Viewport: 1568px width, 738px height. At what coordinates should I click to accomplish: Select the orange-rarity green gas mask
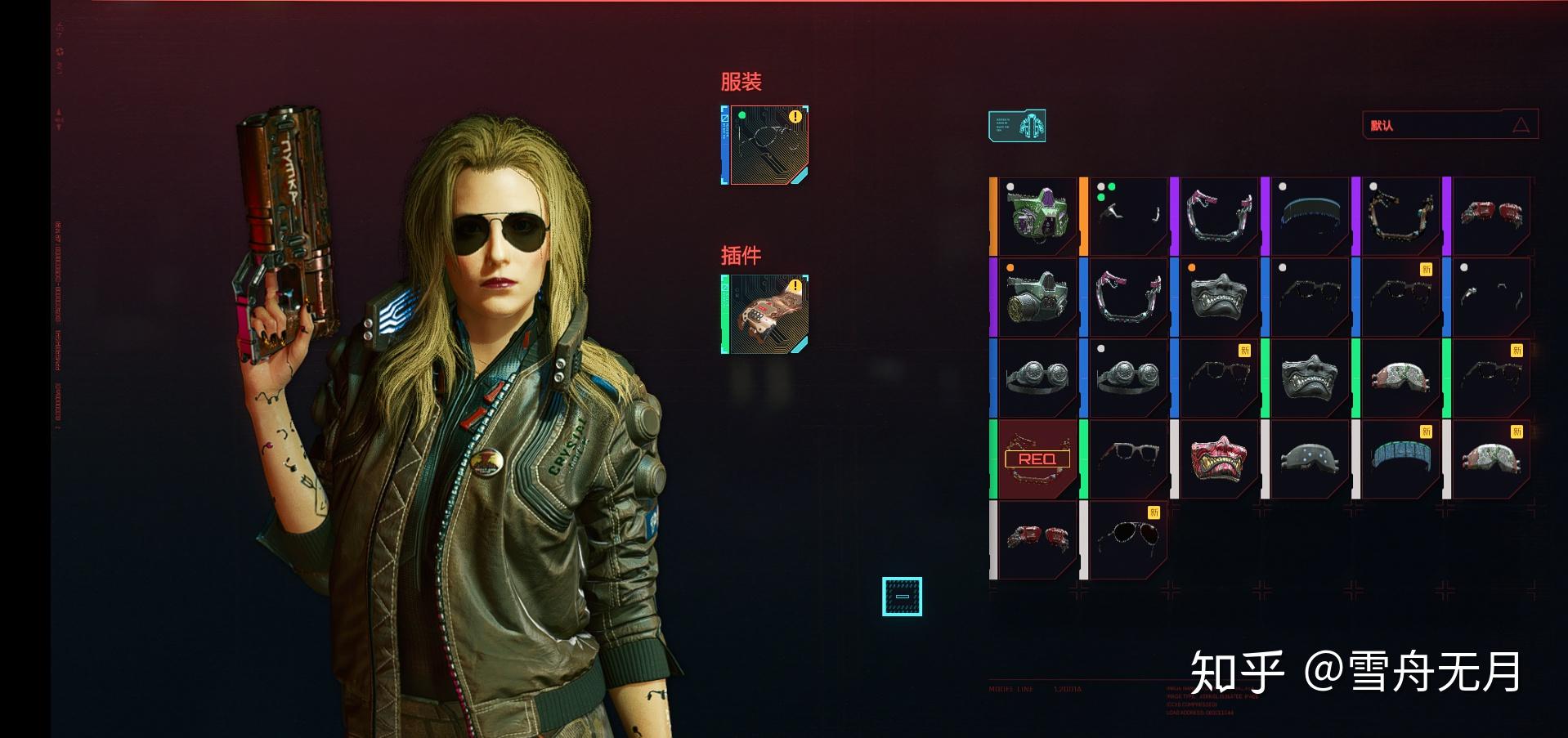(1036, 216)
